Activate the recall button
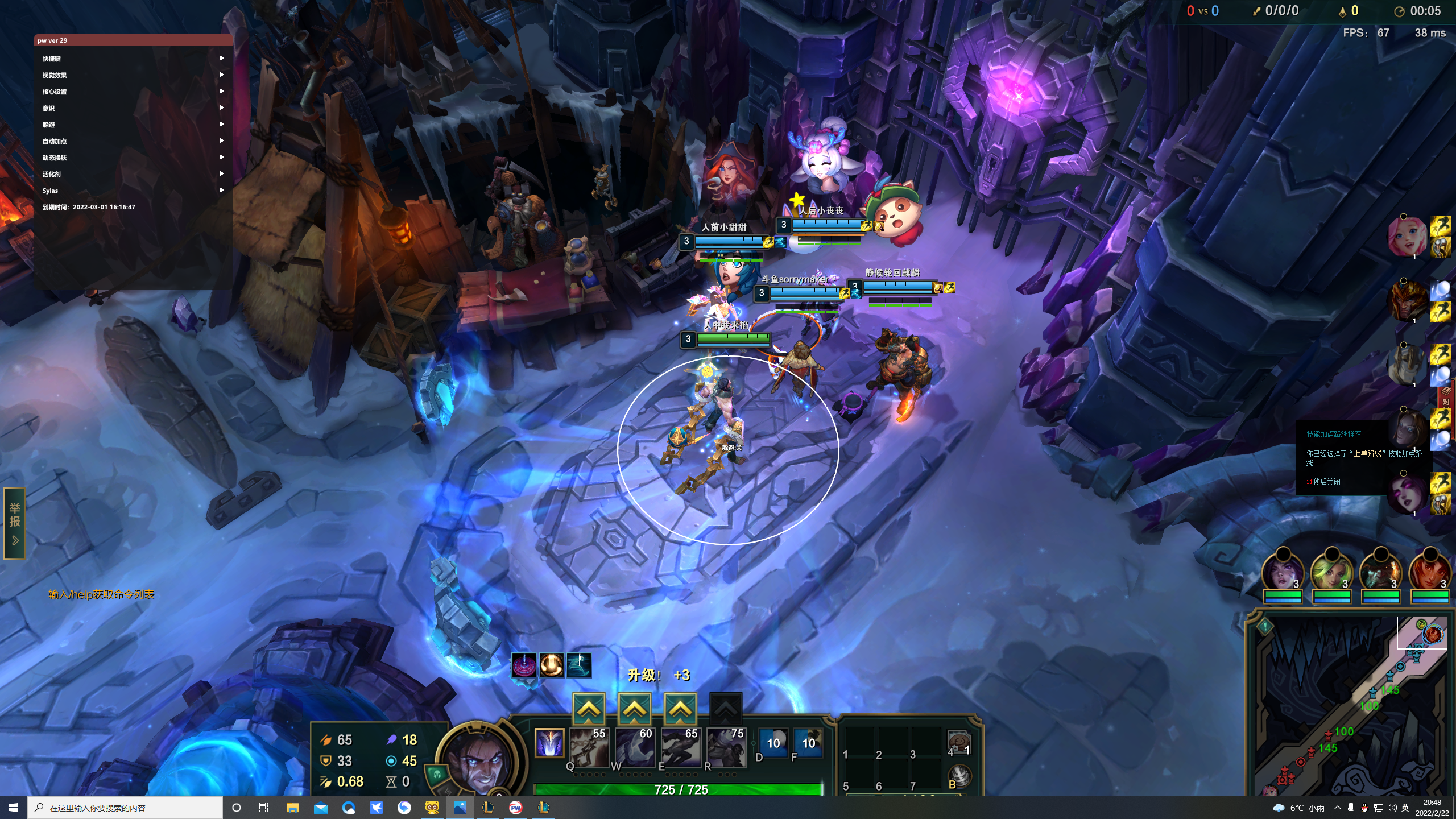1456x819 pixels. [959, 776]
